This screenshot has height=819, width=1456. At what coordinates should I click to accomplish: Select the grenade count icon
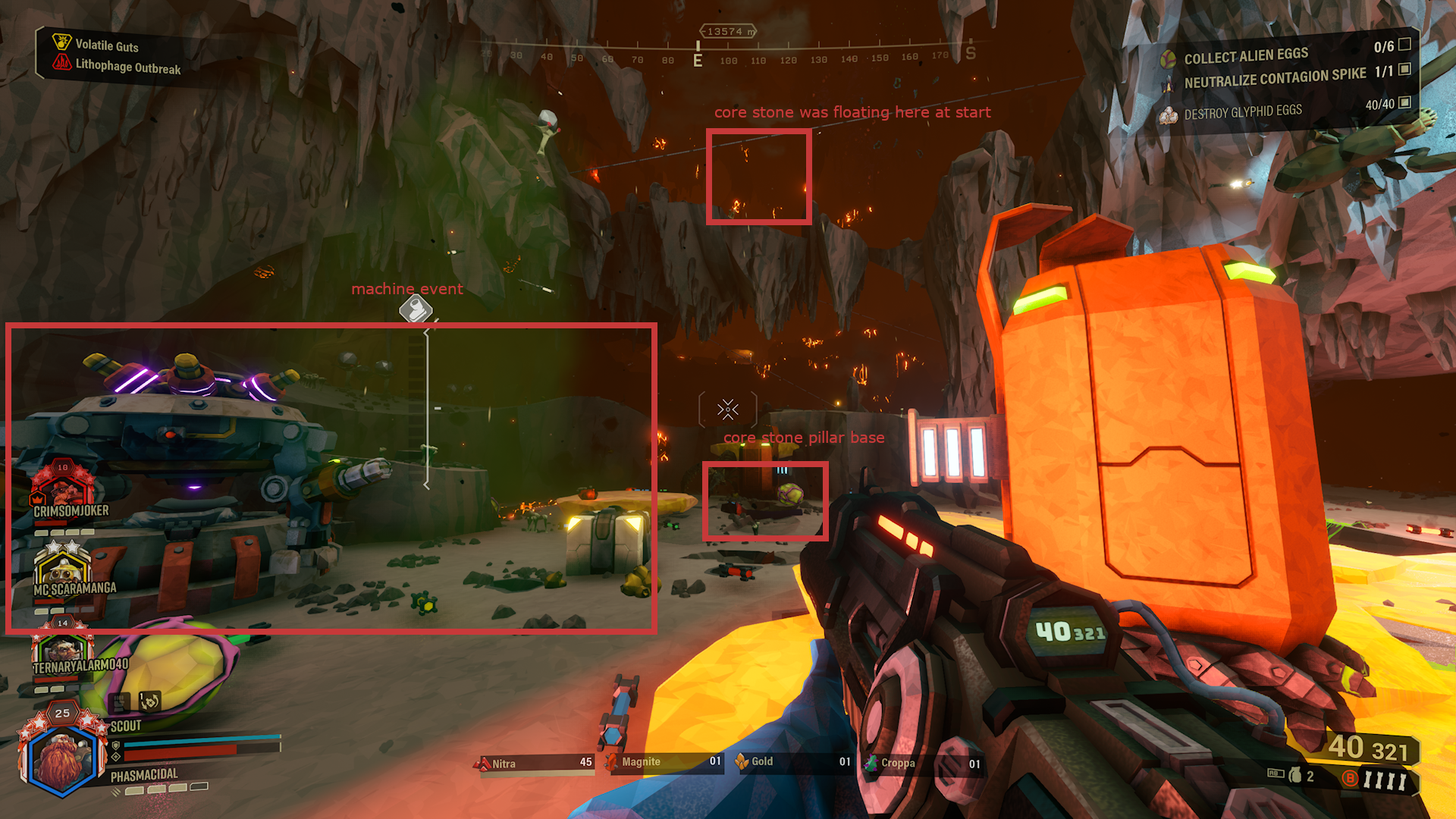[1296, 775]
